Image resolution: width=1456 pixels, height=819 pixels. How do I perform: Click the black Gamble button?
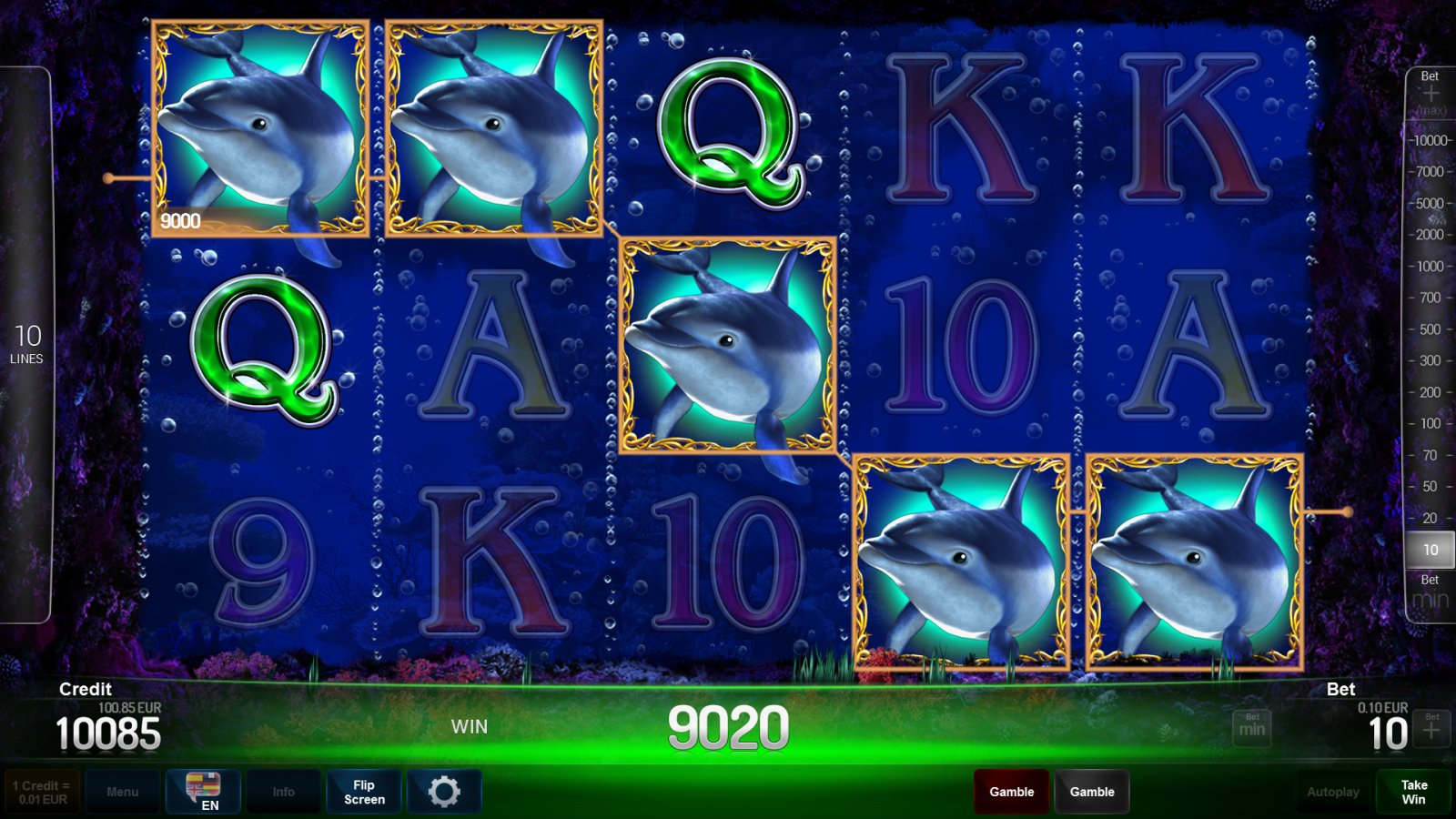click(1092, 791)
